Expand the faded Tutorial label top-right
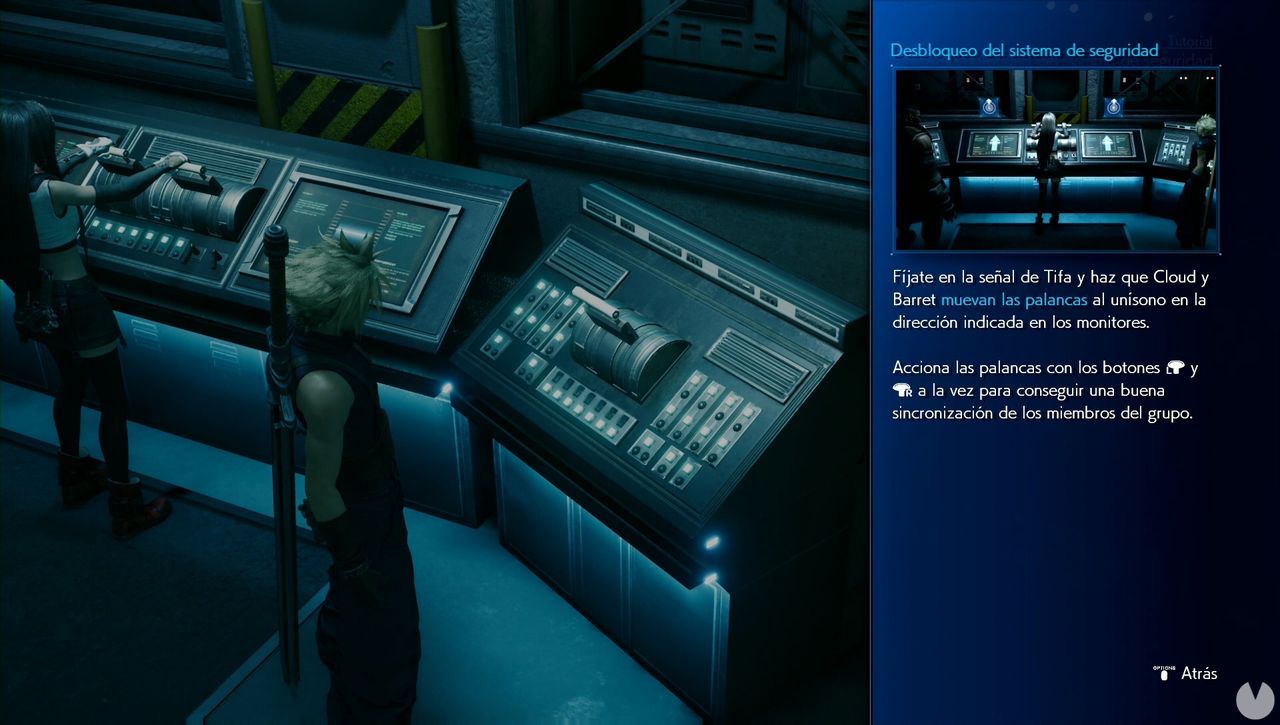This screenshot has height=725, width=1280. point(1190,42)
